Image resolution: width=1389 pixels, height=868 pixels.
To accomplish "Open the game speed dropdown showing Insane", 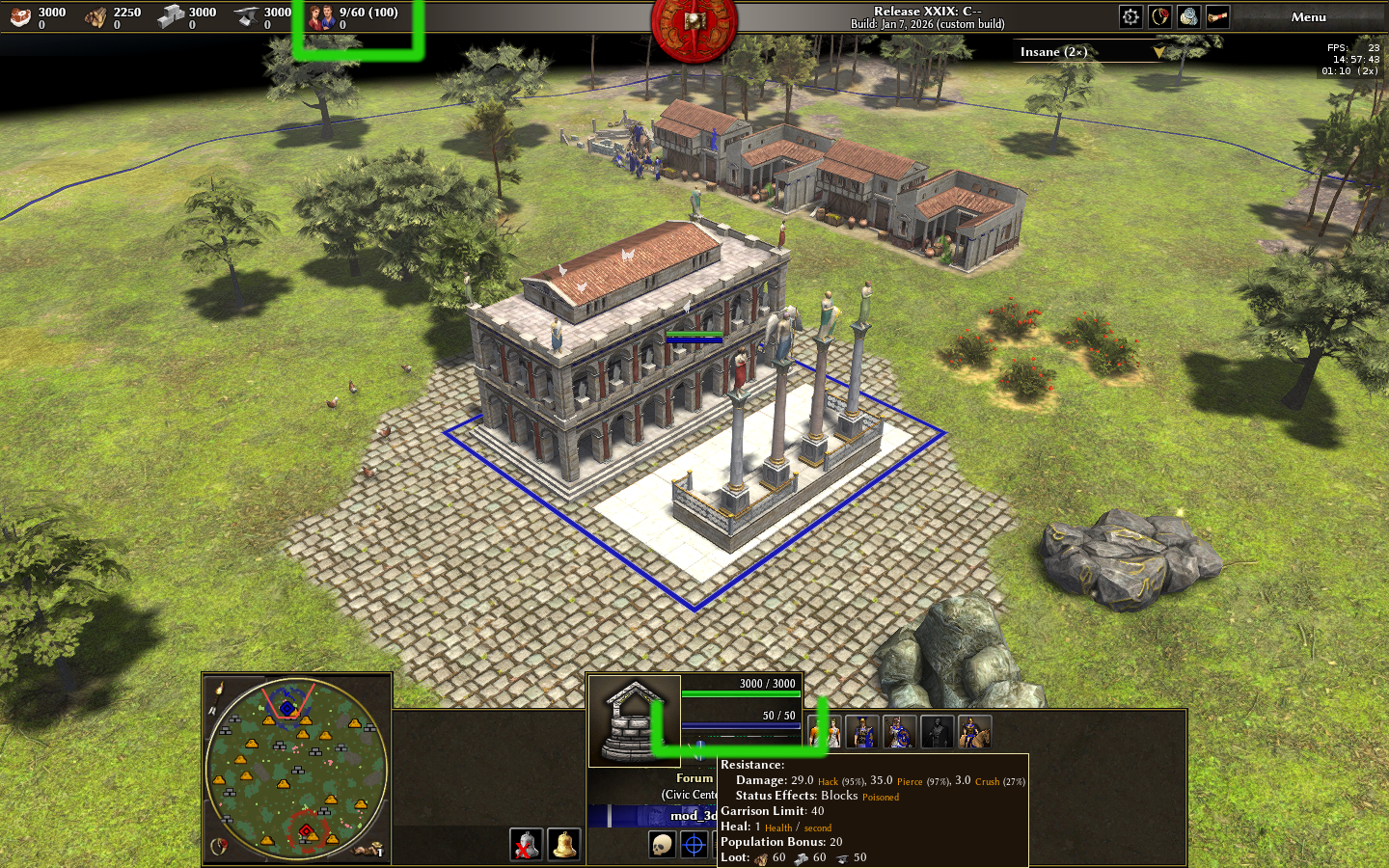I will (x=1092, y=52).
